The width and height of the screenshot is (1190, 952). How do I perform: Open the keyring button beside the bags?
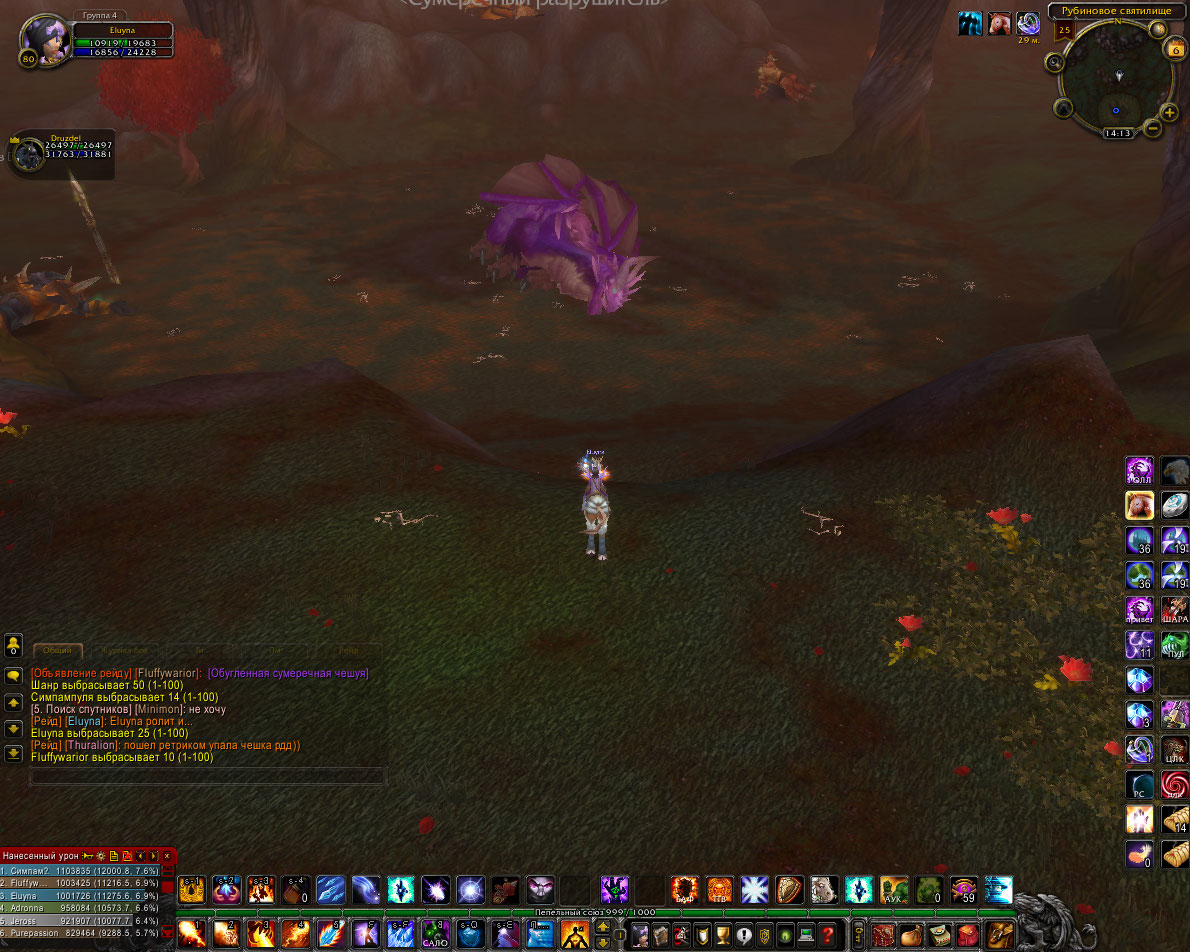point(859,936)
